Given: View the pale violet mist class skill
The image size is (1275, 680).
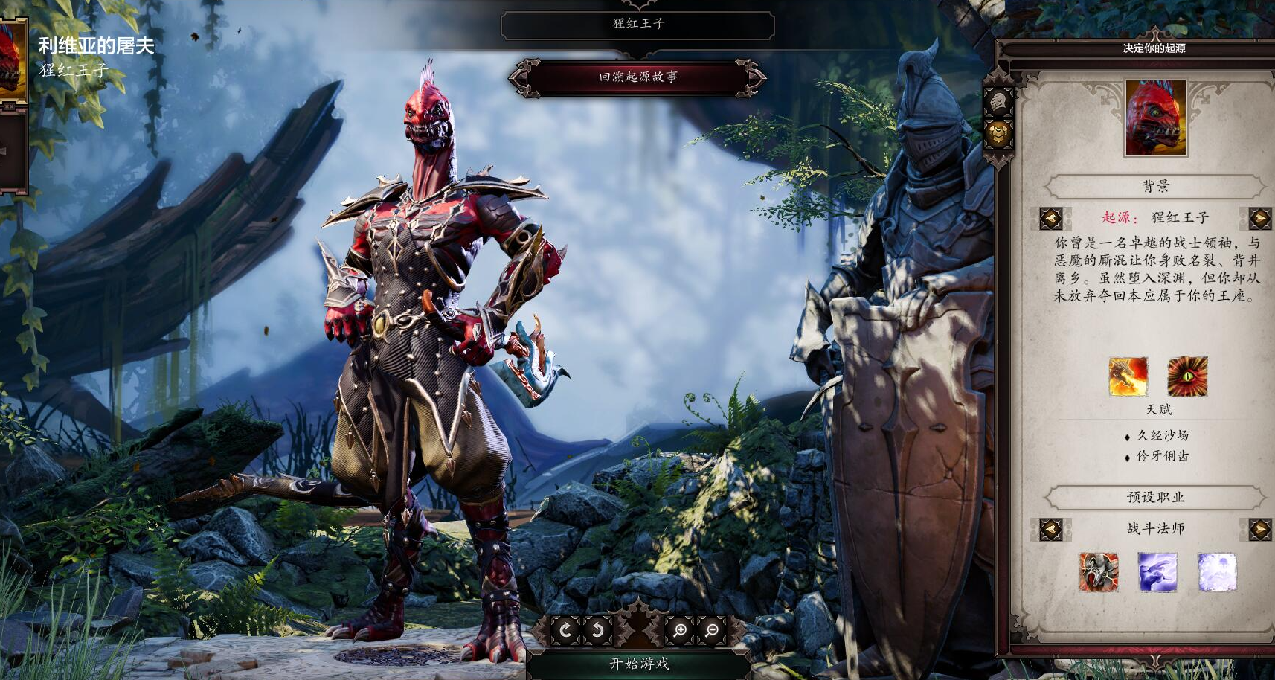Looking at the screenshot, I should pos(1217,572).
